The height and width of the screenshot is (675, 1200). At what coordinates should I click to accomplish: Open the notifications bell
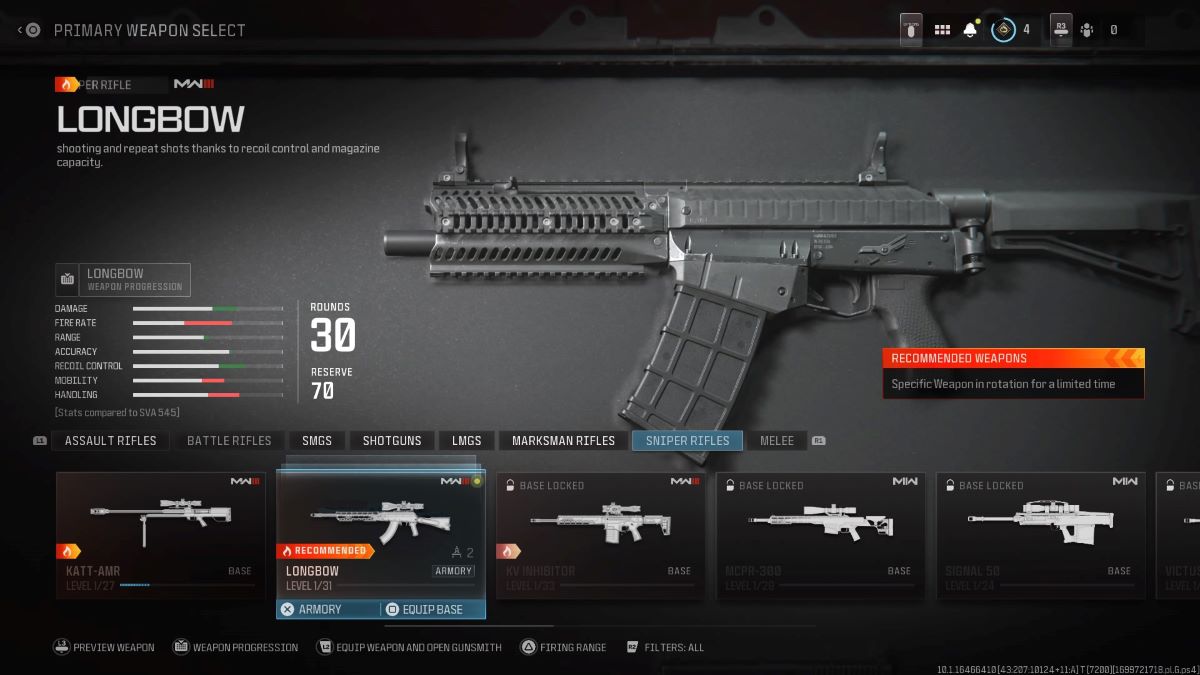click(969, 30)
